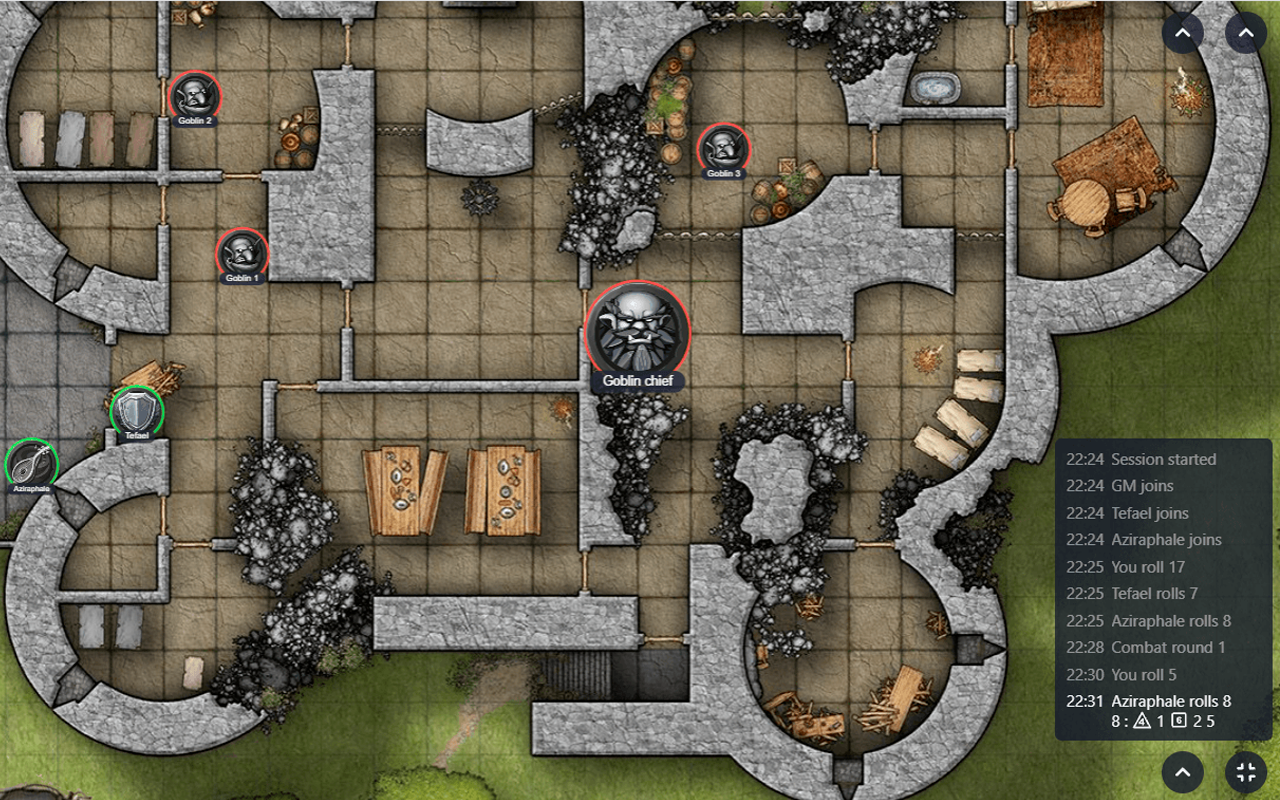Select Aziraphale's lute token
Screen dimensions: 1280x800
pos(31,464)
